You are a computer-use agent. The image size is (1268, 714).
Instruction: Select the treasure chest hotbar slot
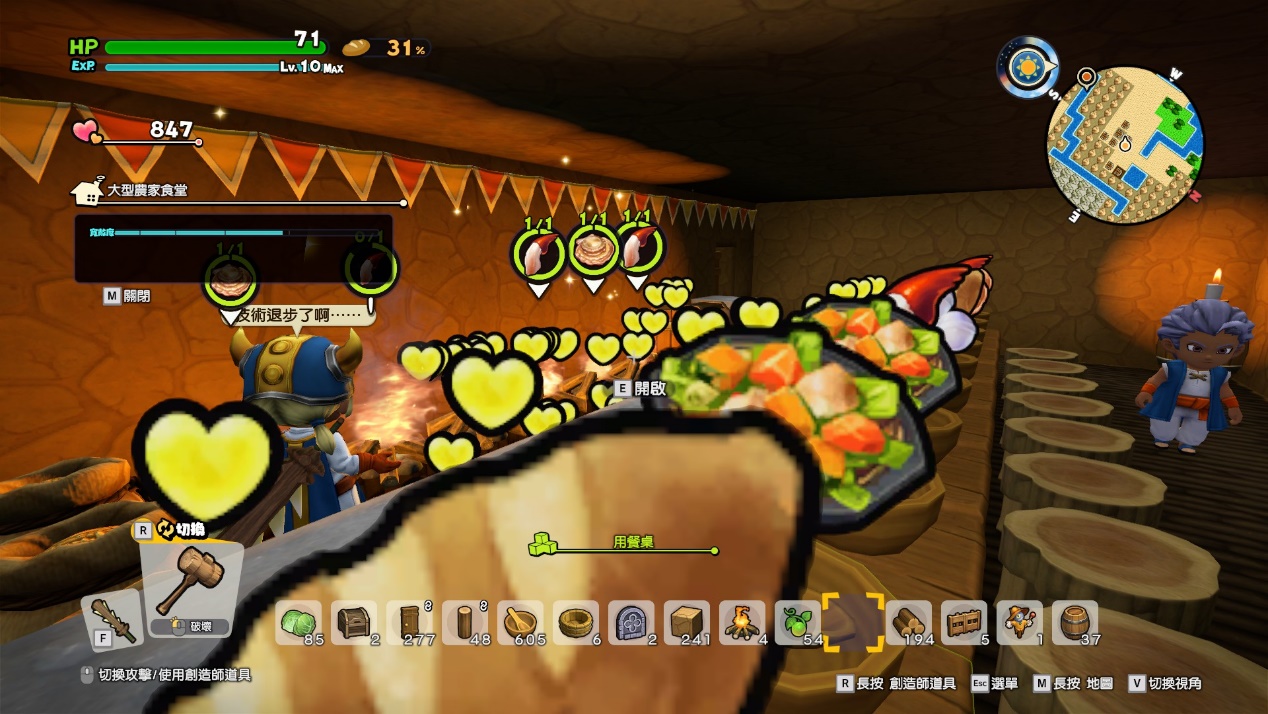(353, 622)
